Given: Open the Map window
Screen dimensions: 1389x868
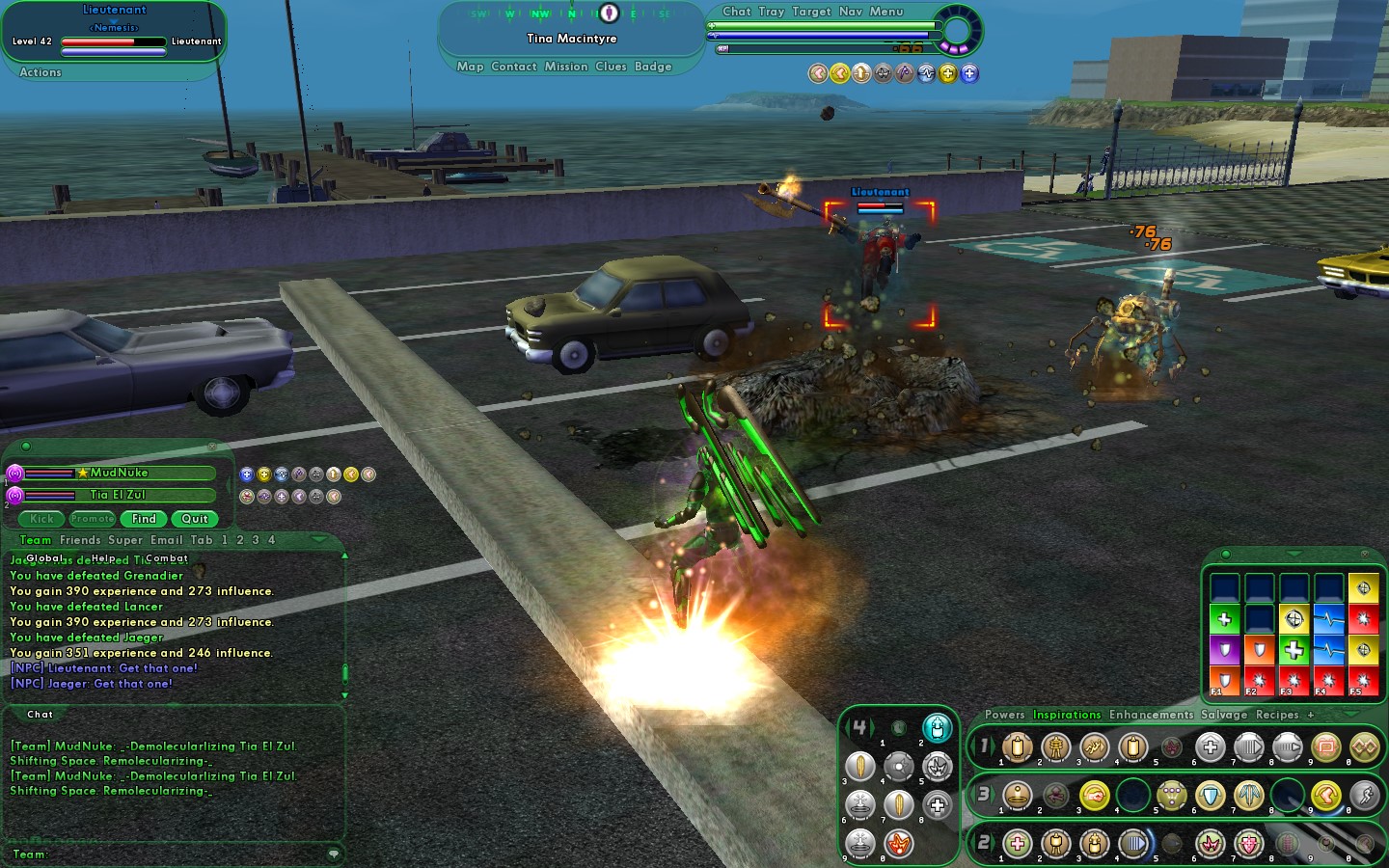Looking at the screenshot, I should coord(470,67).
